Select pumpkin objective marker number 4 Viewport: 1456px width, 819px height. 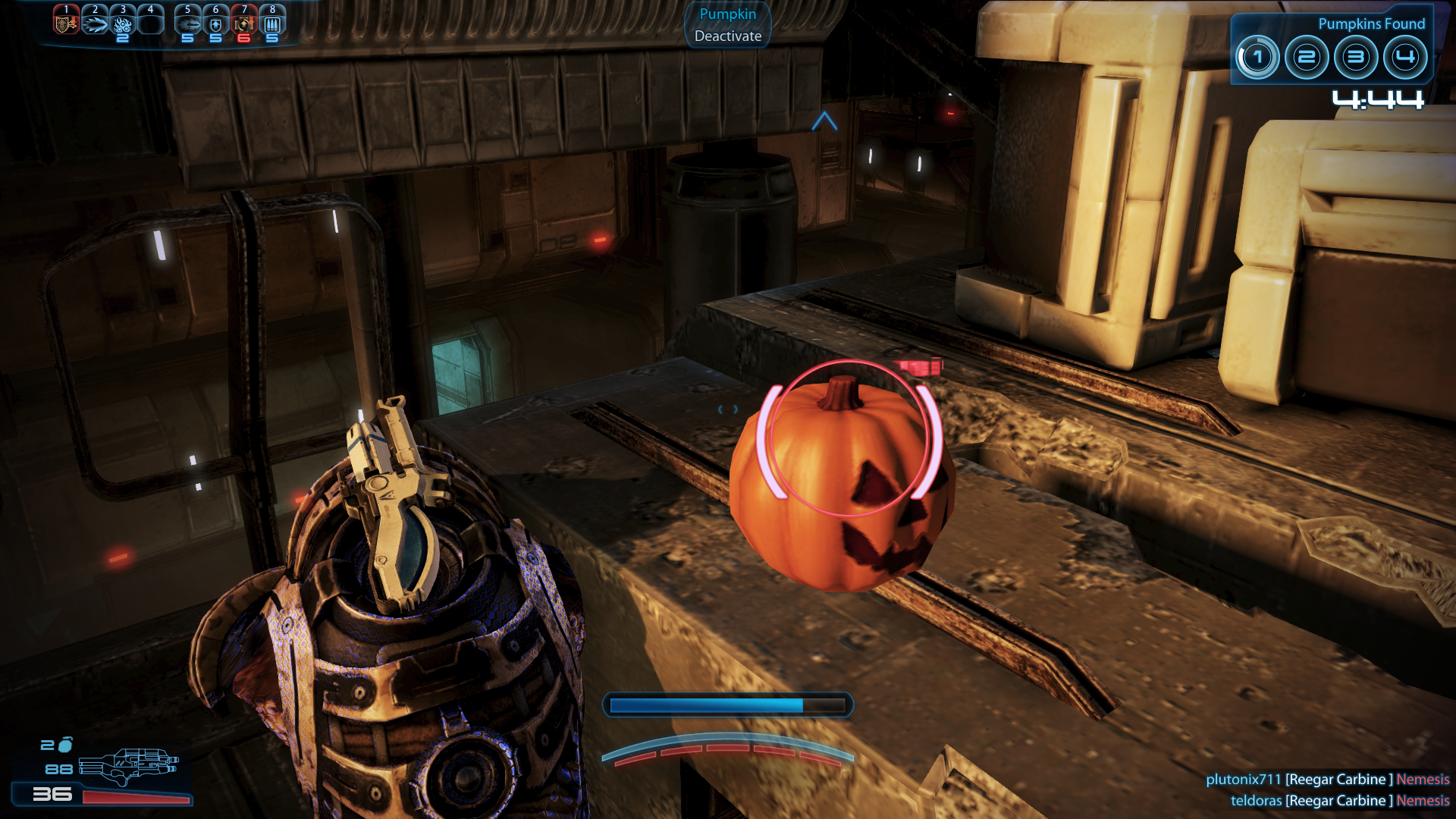click(x=1405, y=58)
